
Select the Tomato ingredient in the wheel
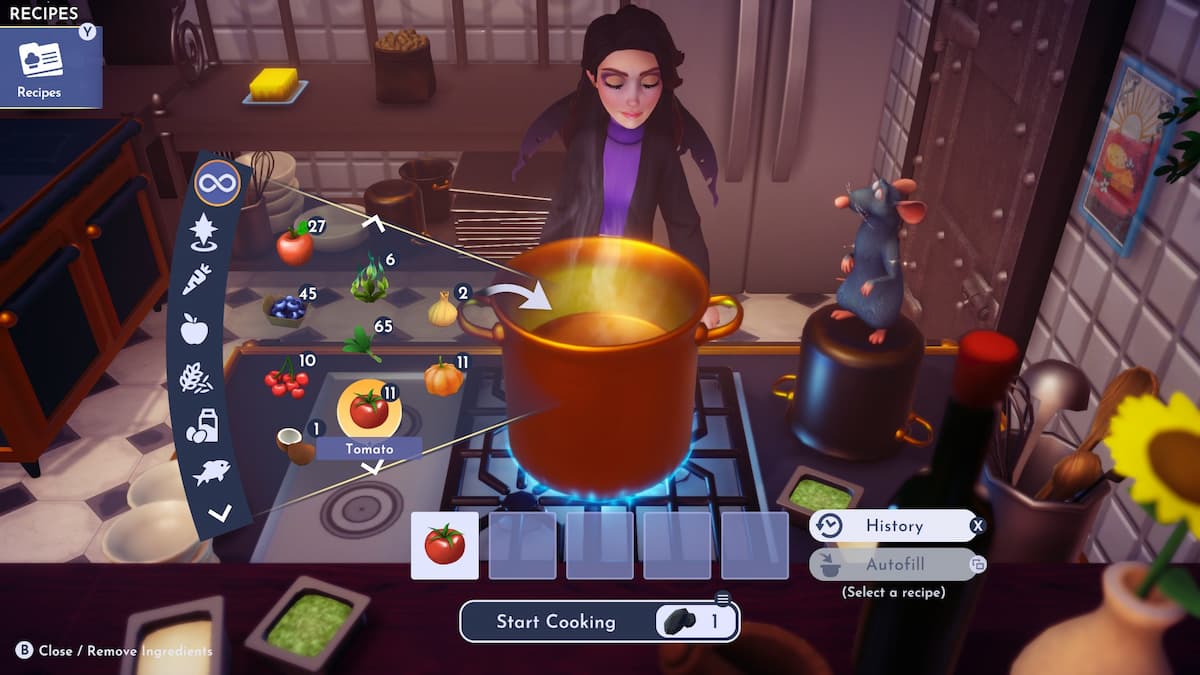pos(369,409)
